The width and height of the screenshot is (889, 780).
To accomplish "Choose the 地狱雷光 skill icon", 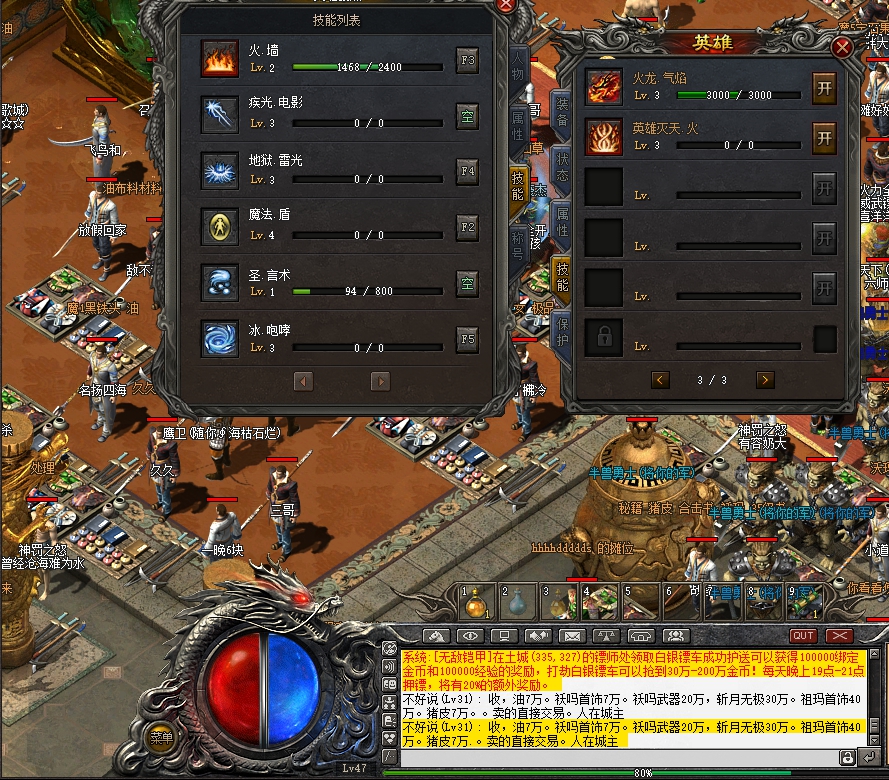I will (219, 171).
